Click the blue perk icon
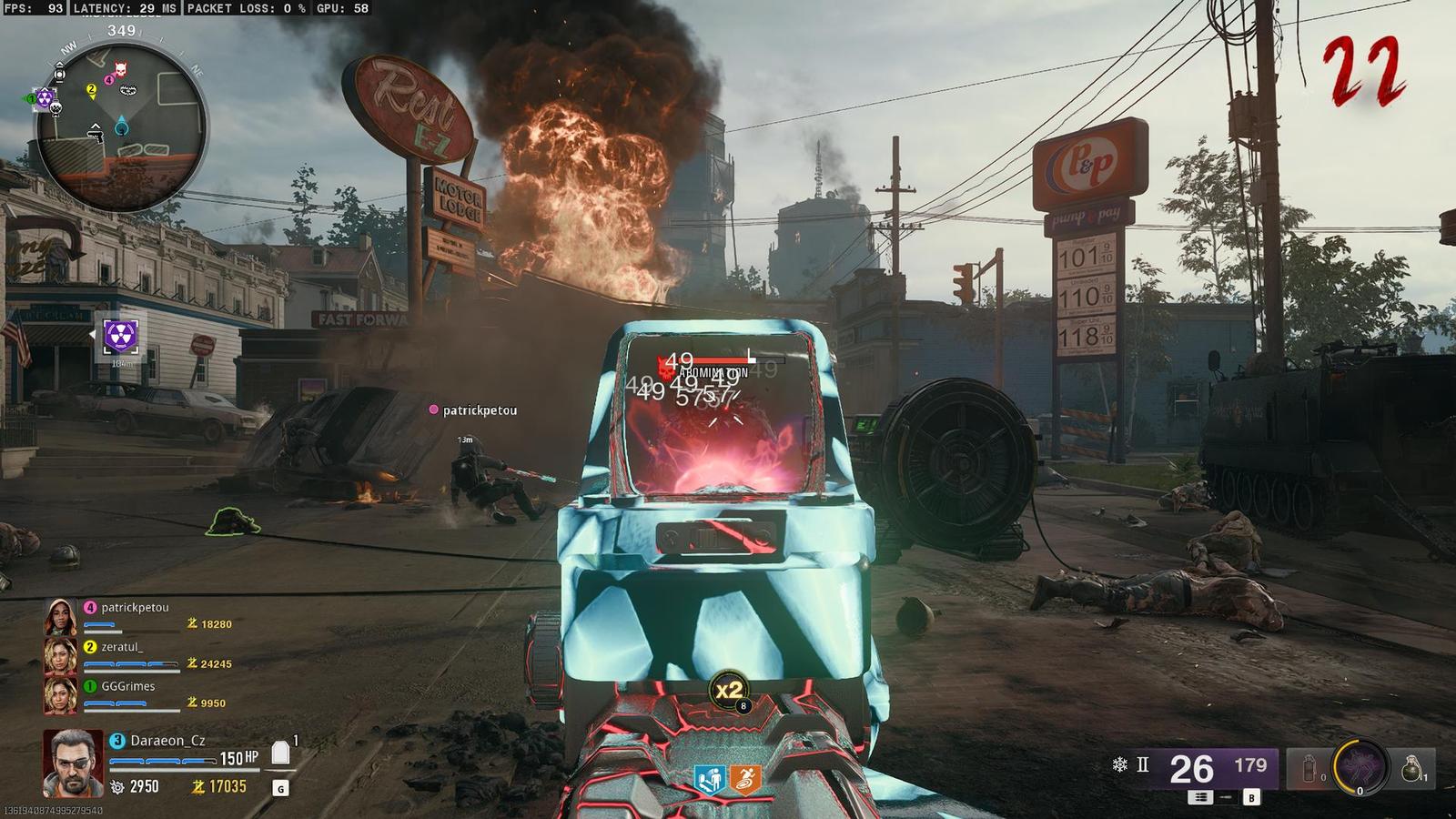 click(710, 779)
